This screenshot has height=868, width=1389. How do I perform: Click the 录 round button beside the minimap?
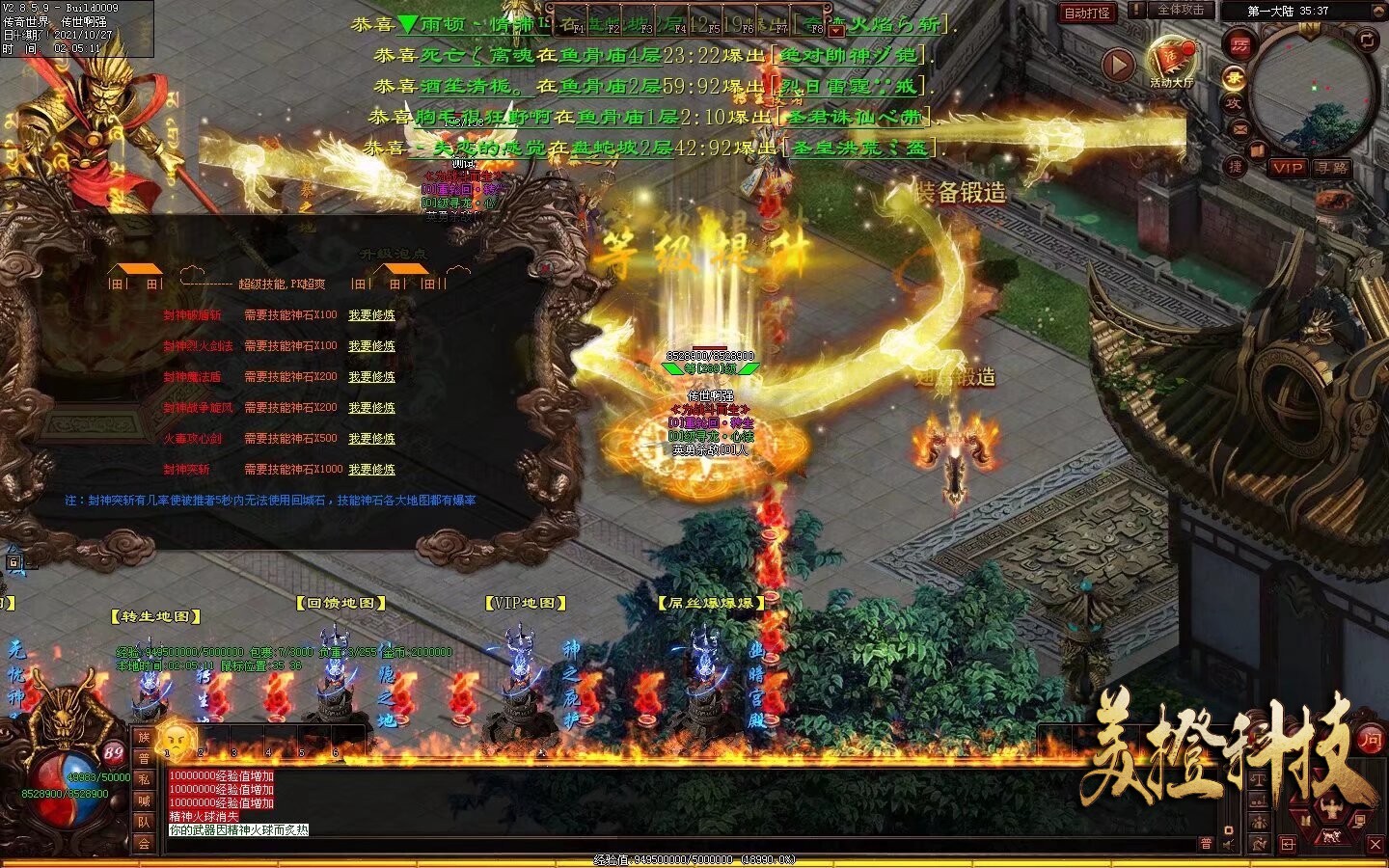[x=1234, y=76]
